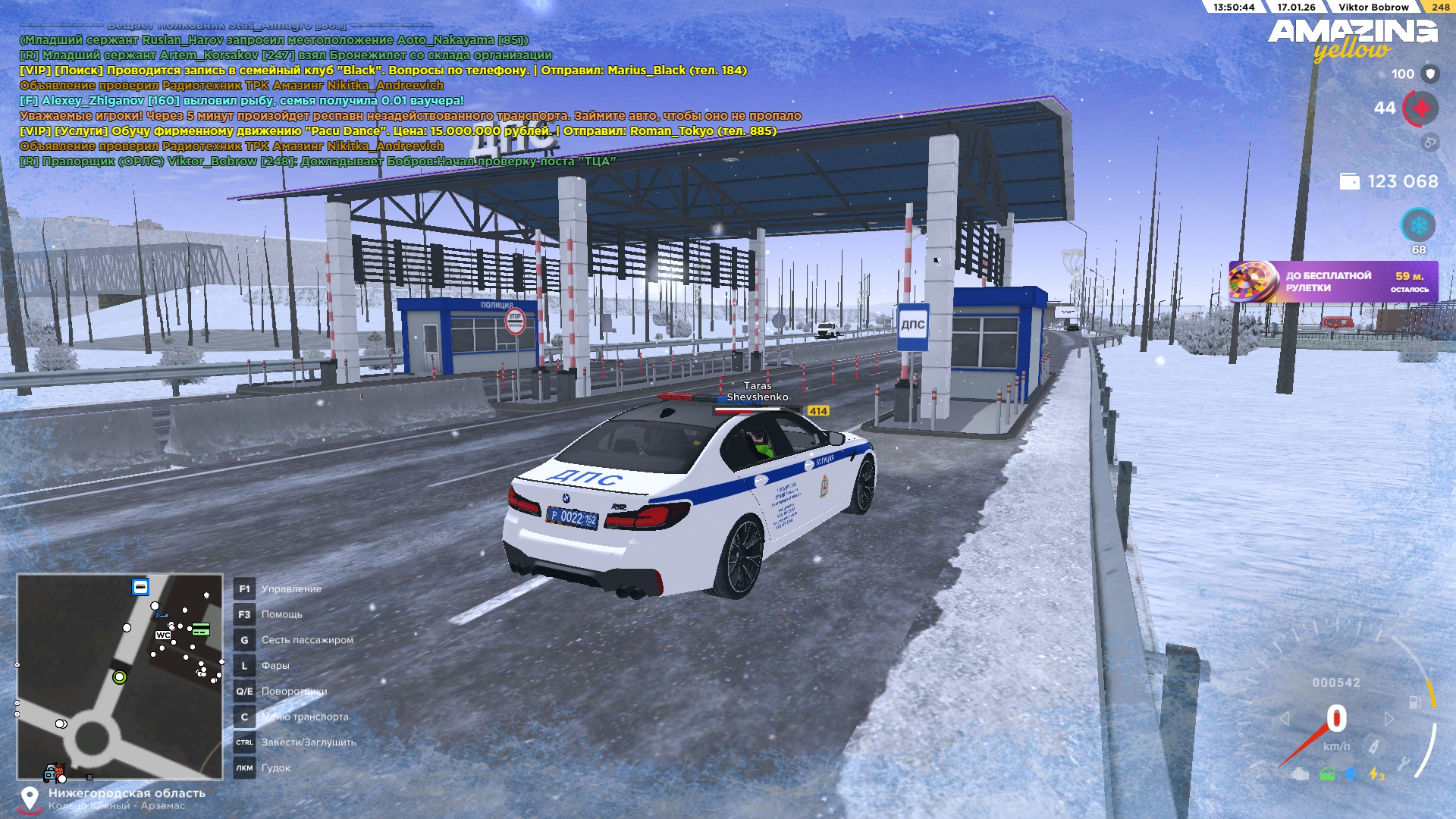Click the wrench repair icon on speedometer
The width and height of the screenshot is (1456, 819).
1404,763
